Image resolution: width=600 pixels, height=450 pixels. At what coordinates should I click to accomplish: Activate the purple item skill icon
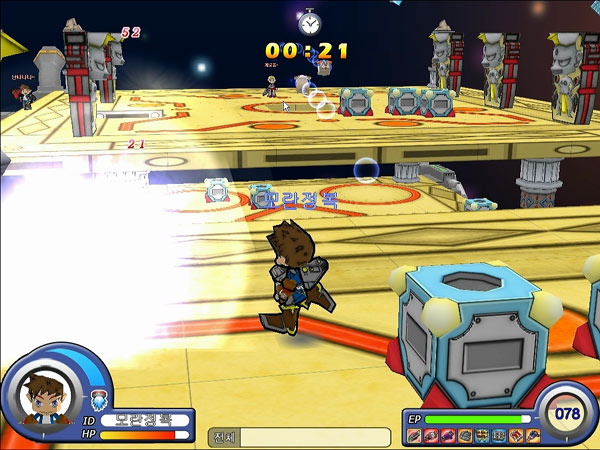[447, 436]
